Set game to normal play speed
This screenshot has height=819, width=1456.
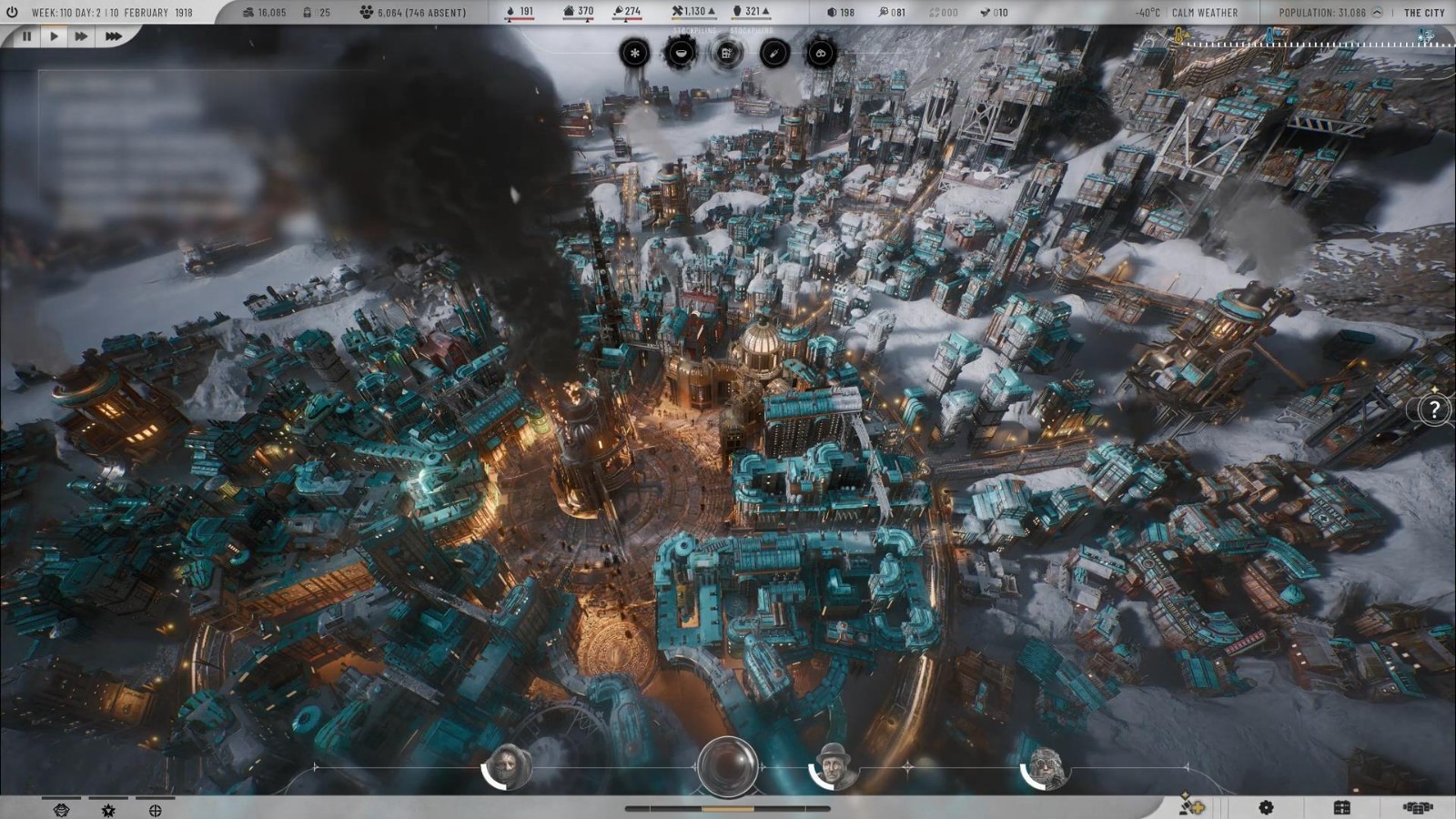tap(54, 36)
